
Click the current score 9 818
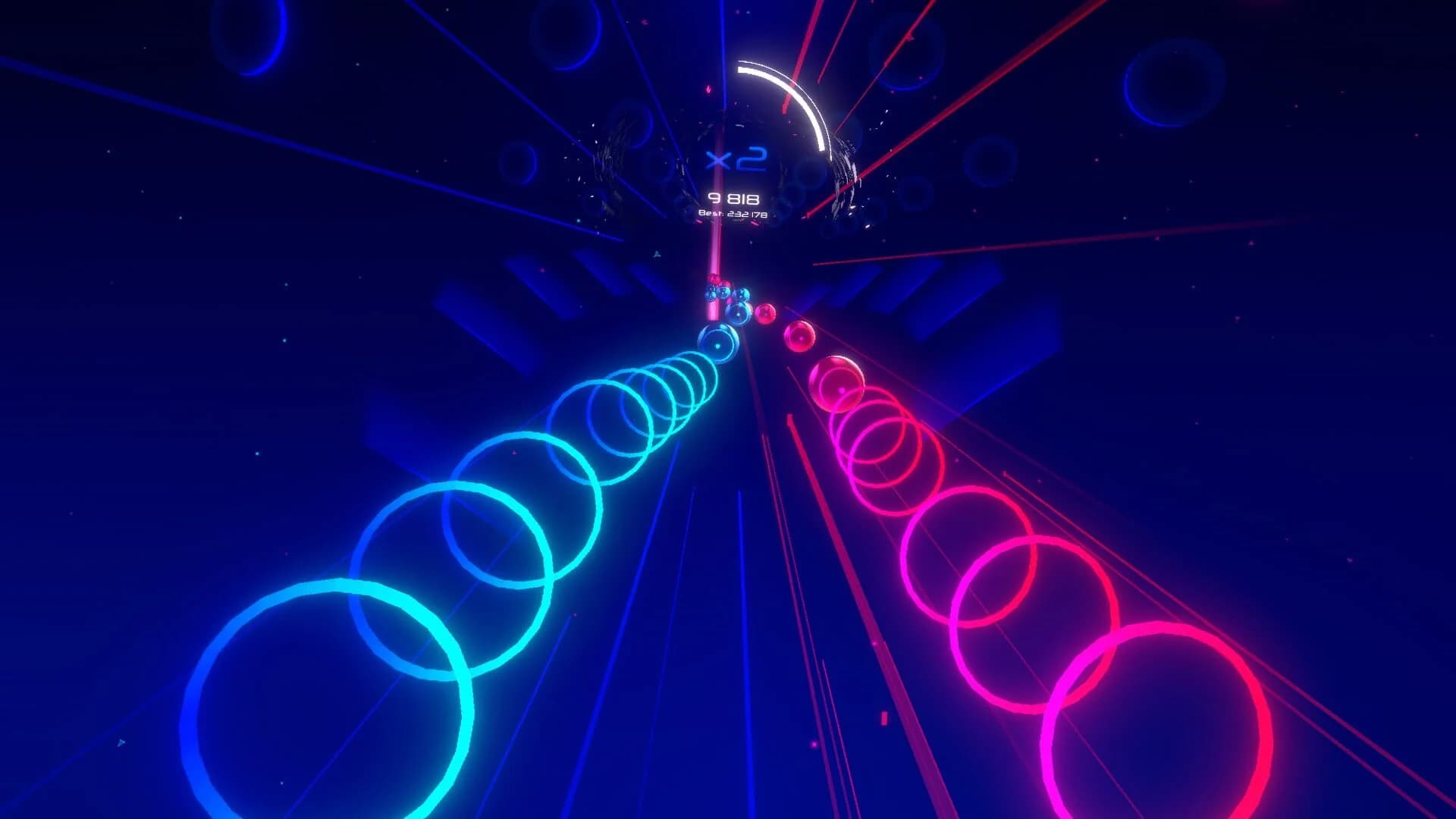(733, 199)
